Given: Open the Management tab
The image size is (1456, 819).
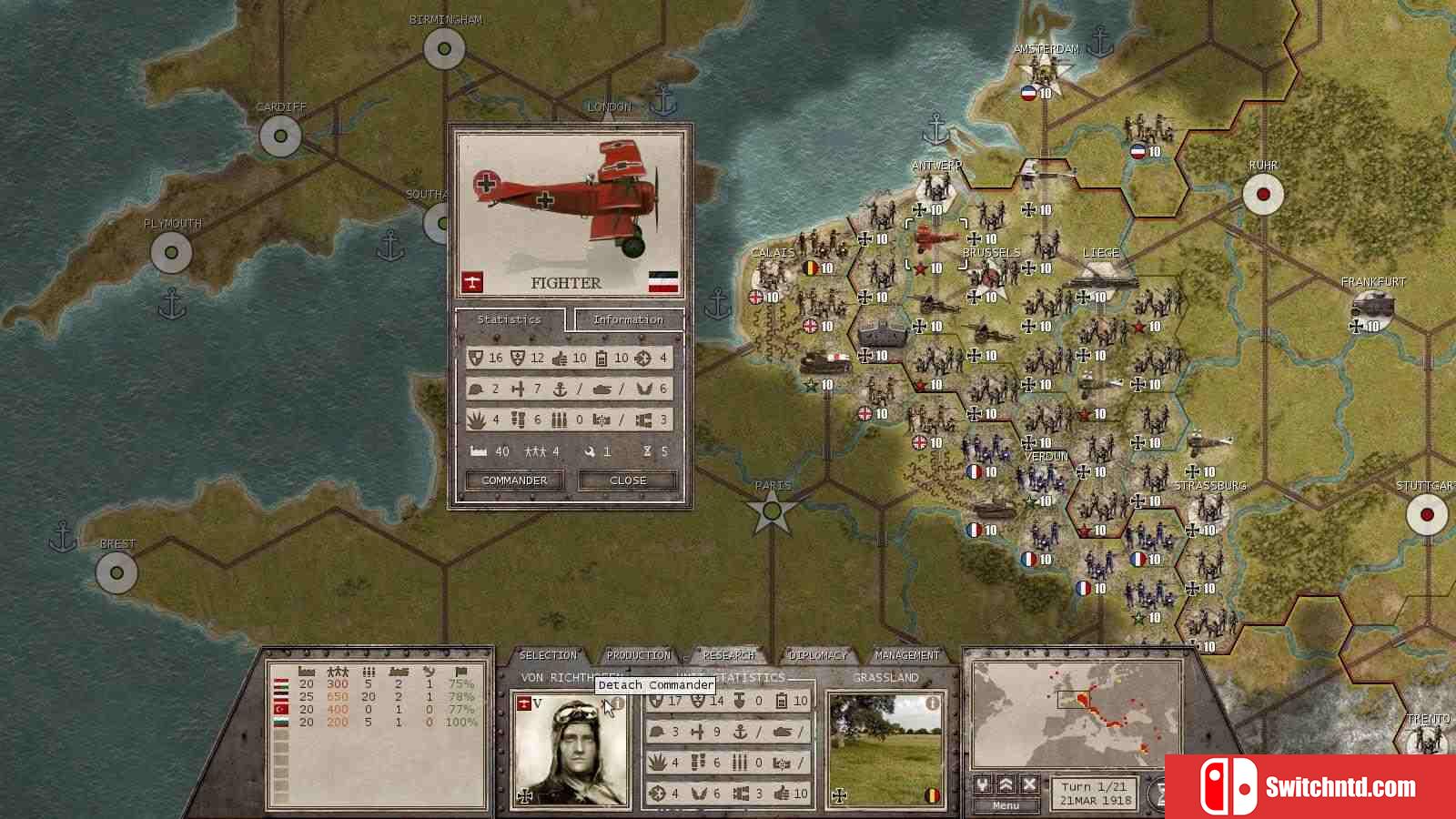Looking at the screenshot, I should [906, 655].
